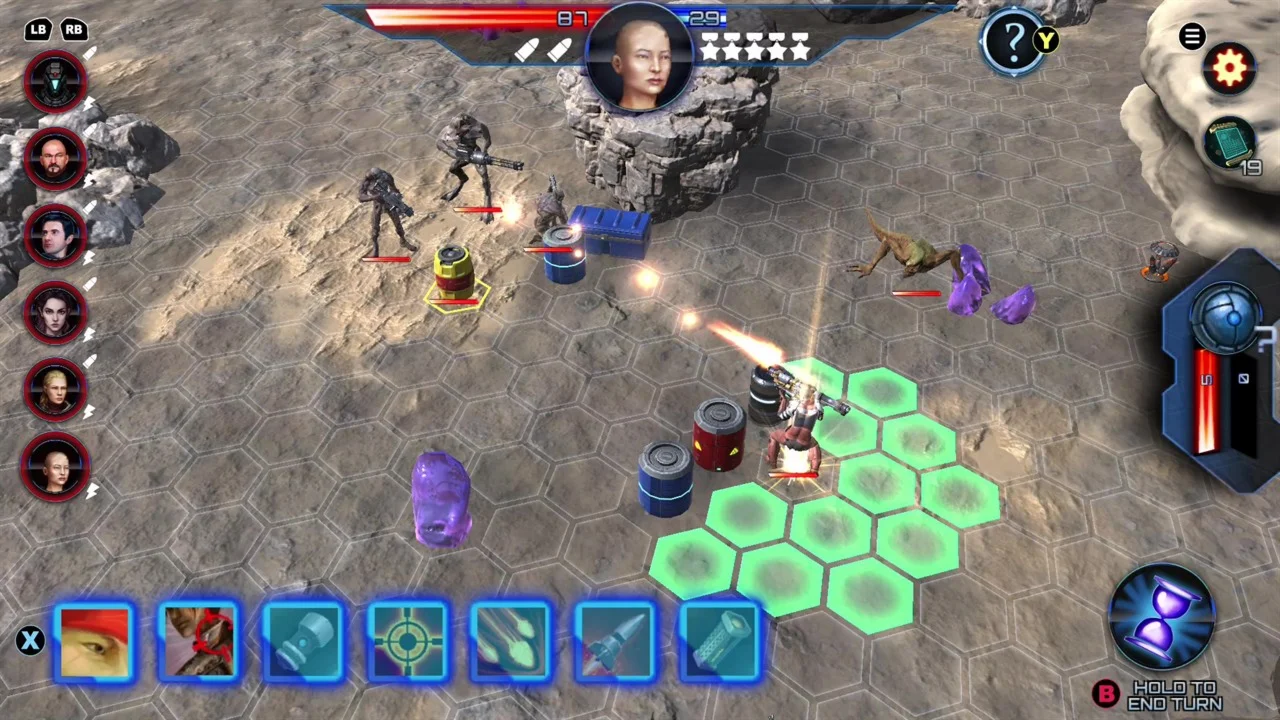
Task: Activate the crosshair aimed shot ability
Action: pos(407,641)
